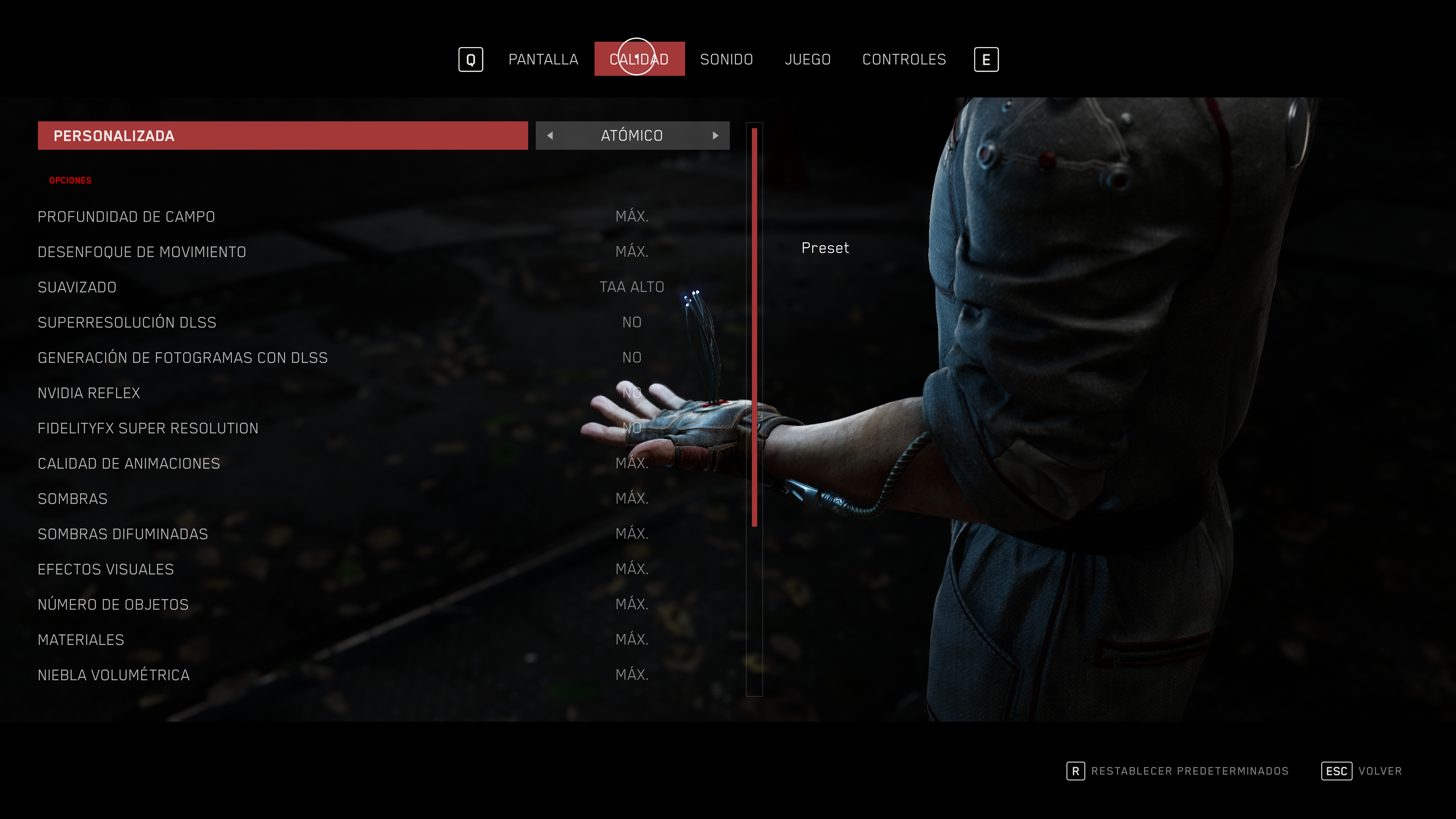Viewport: 1456px width, 819px height.
Task: Click the red settings list scrollbar
Action: [754, 328]
